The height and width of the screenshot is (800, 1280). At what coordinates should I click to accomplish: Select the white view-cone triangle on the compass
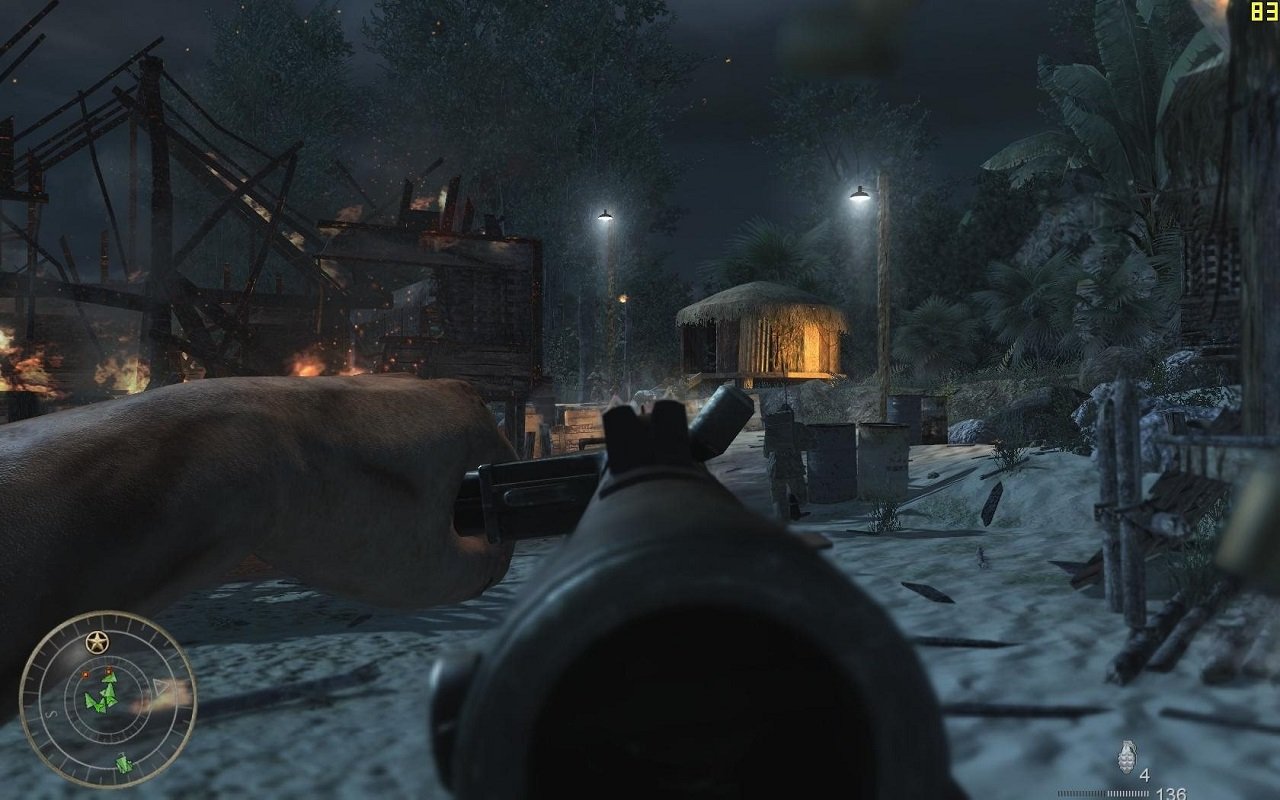click(157, 686)
